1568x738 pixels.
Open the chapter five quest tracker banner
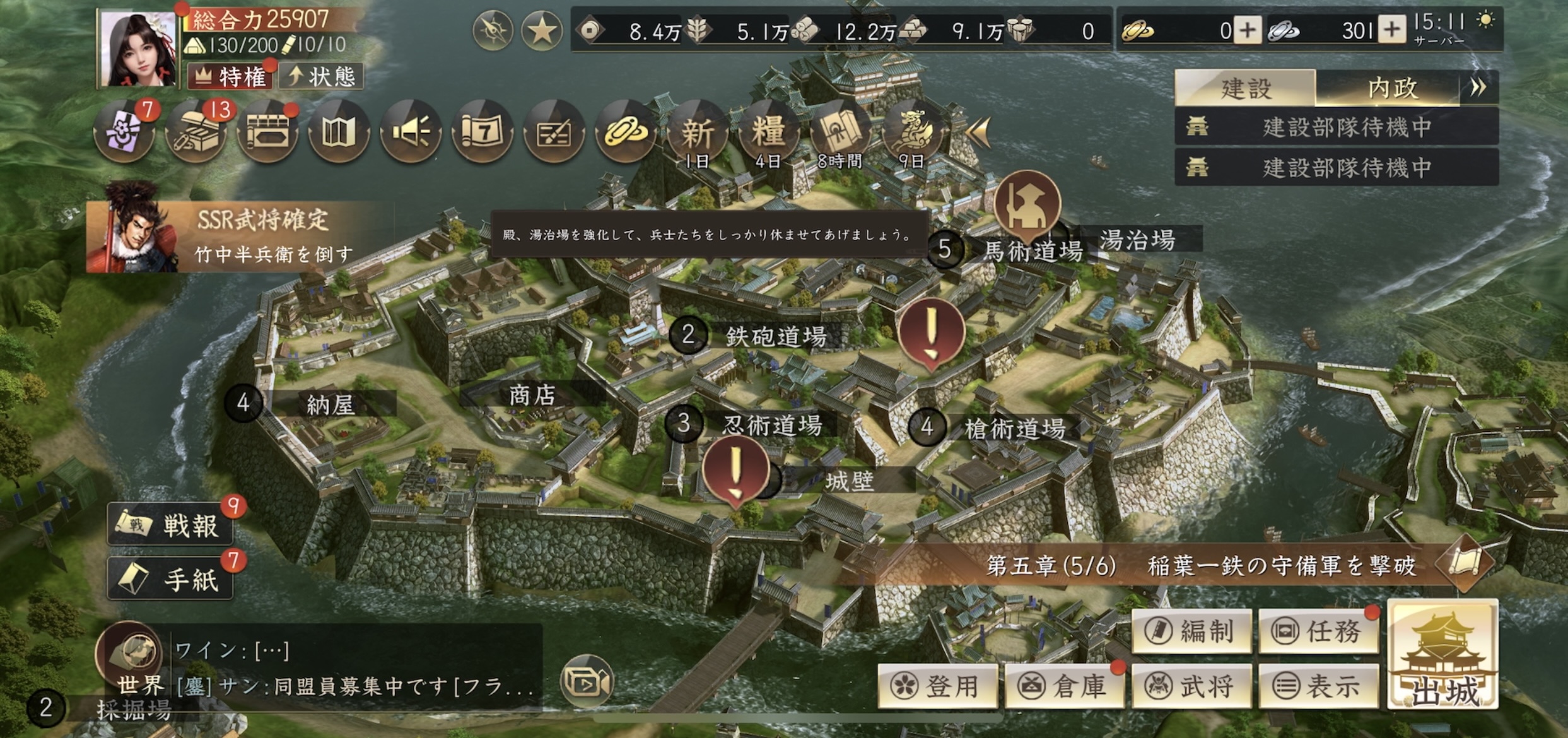click(1198, 566)
